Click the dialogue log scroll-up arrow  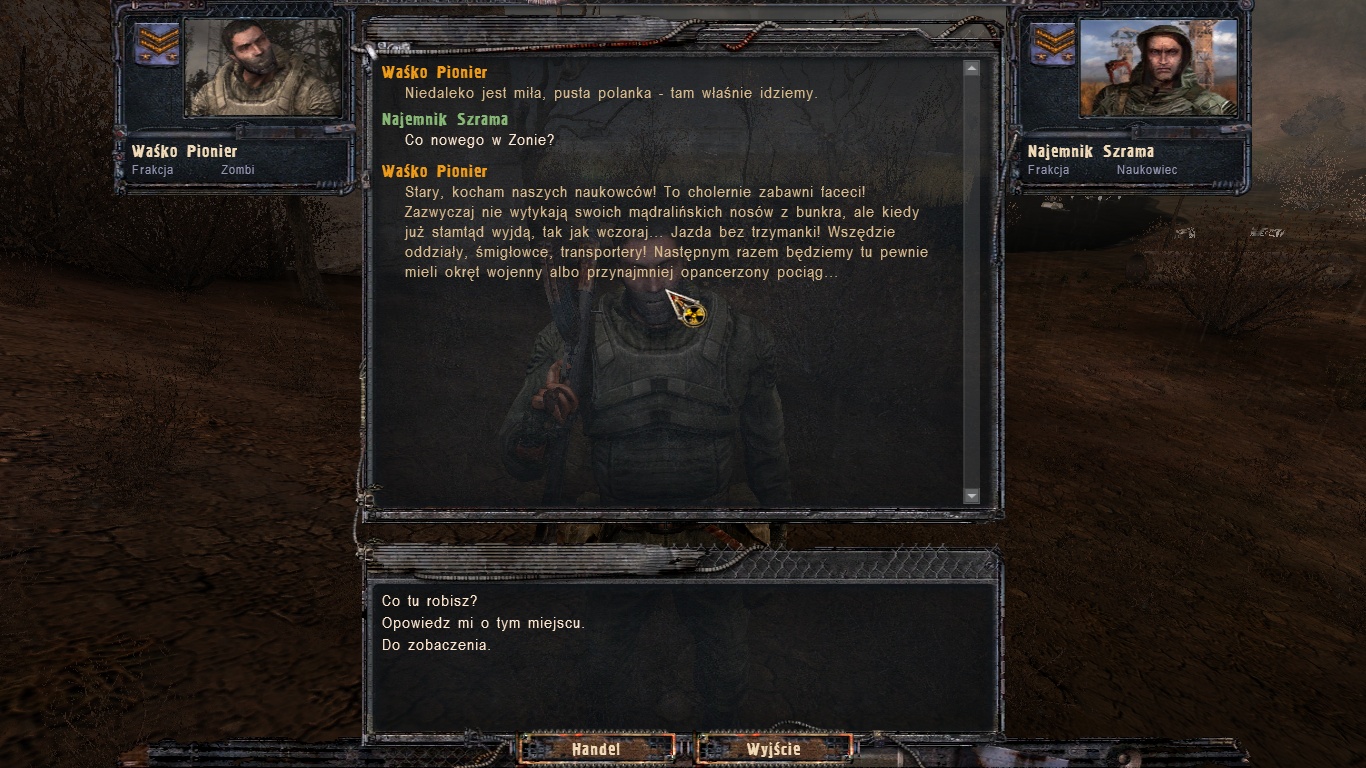pos(971,68)
